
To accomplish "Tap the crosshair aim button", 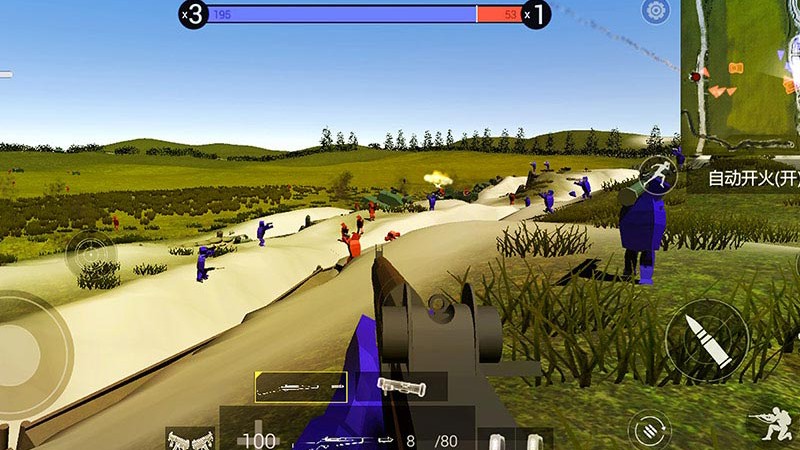I will click(x=91, y=254).
